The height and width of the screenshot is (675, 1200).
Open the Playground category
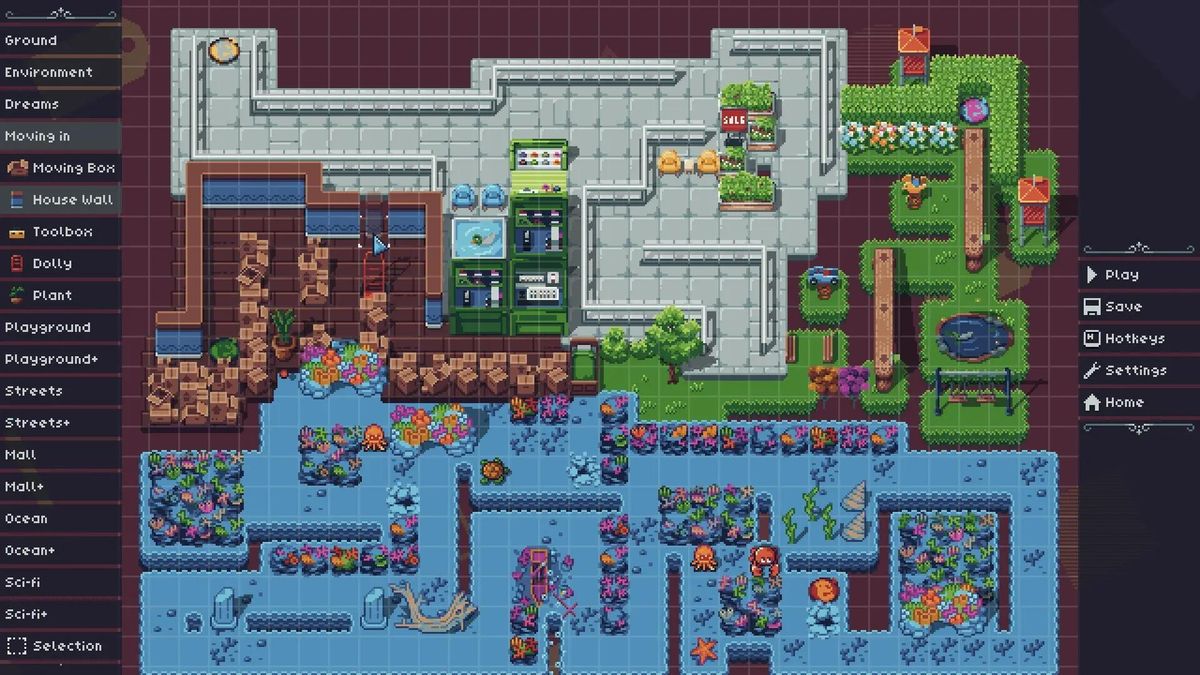47,328
